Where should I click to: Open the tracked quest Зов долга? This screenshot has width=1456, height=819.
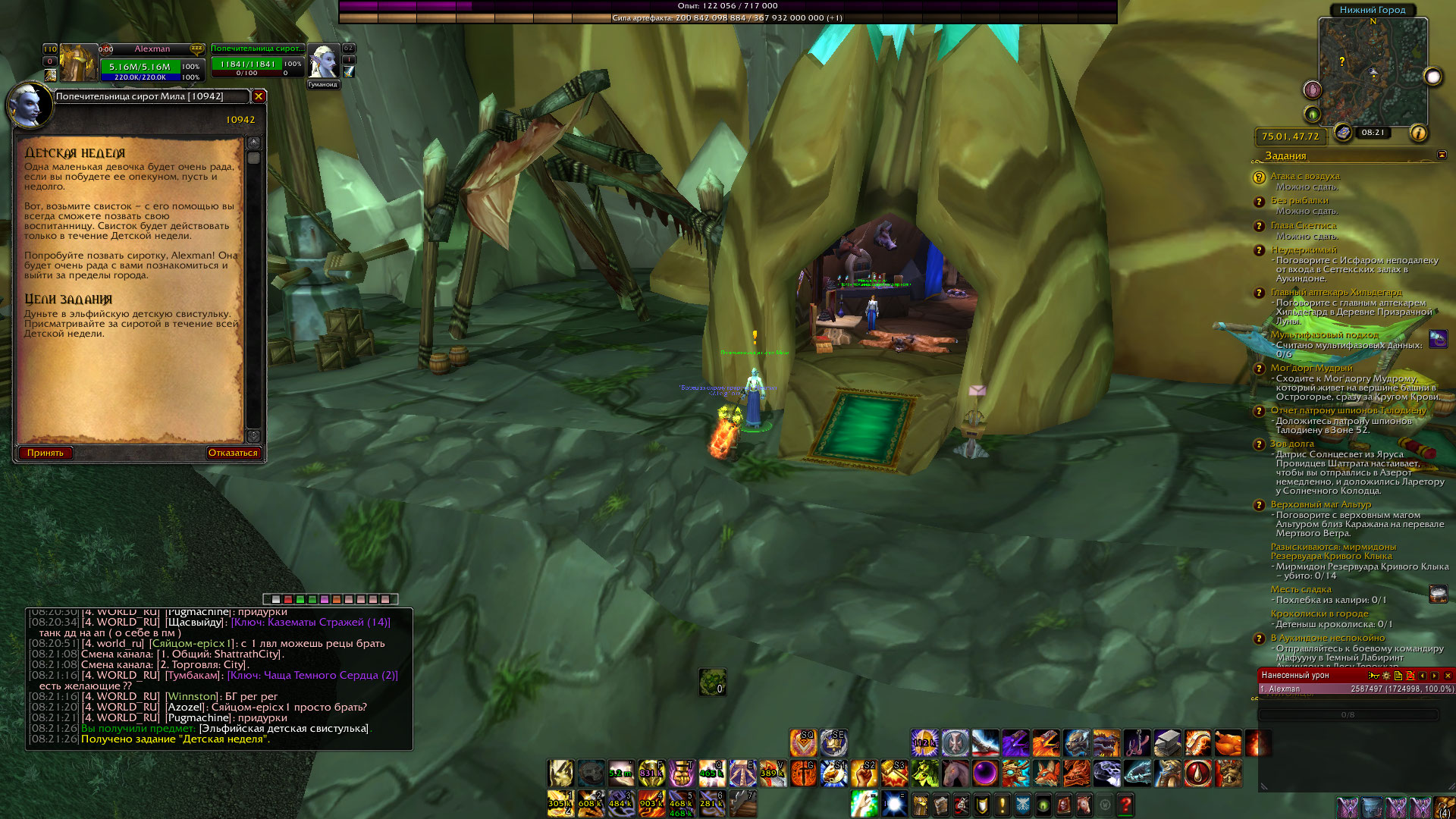[x=1292, y=444]
